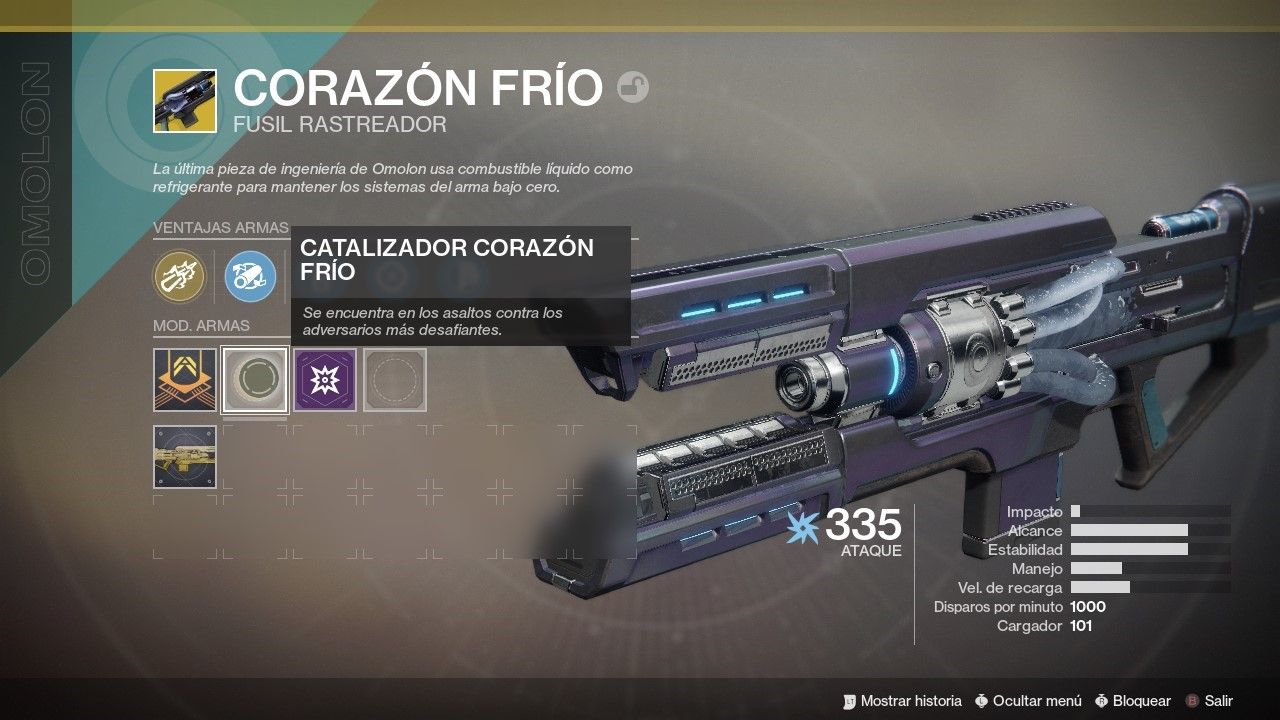Screen dimensions: 1280x720
Task: Open the orange chevron weapon mod slot
Action: pos(185,379)
